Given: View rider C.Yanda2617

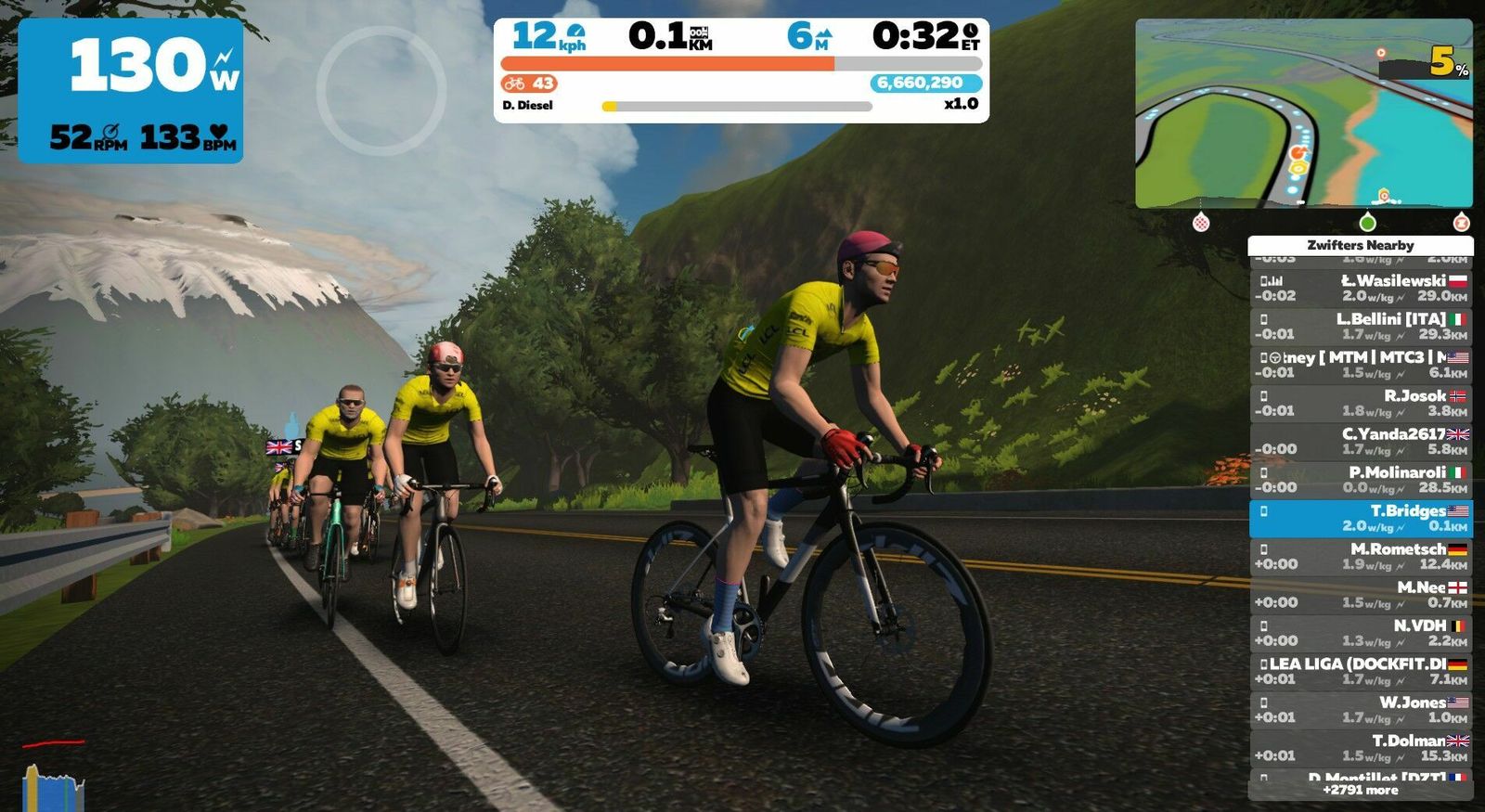Looking at the screenshot, I should click(x=1361, y=441).
